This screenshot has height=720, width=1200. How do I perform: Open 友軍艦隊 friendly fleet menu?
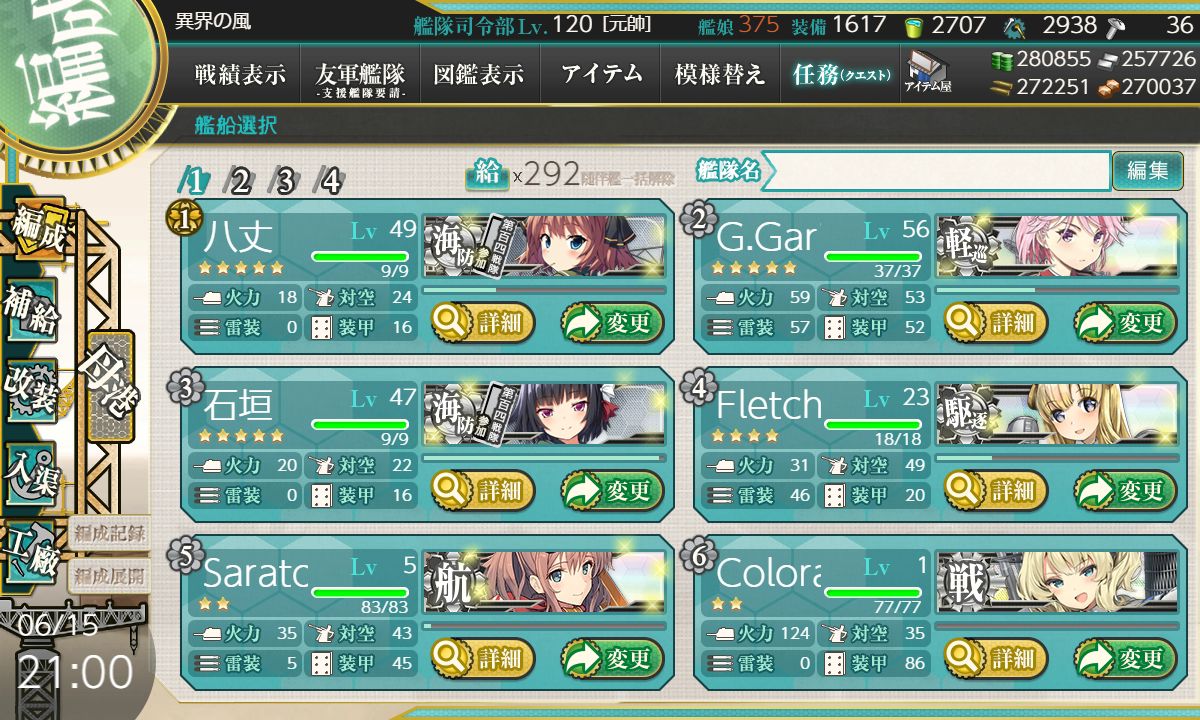[360, 76]
